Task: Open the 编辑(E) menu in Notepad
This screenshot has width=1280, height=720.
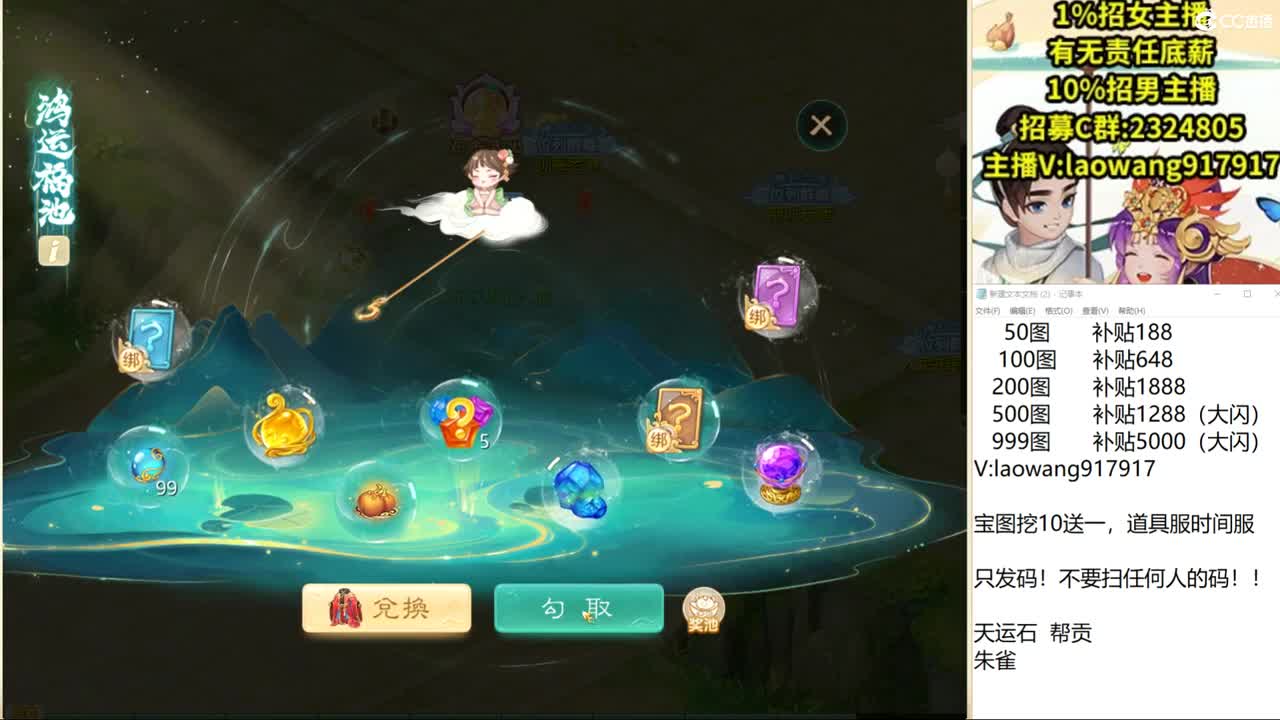Action: (x=1023, y=311)
